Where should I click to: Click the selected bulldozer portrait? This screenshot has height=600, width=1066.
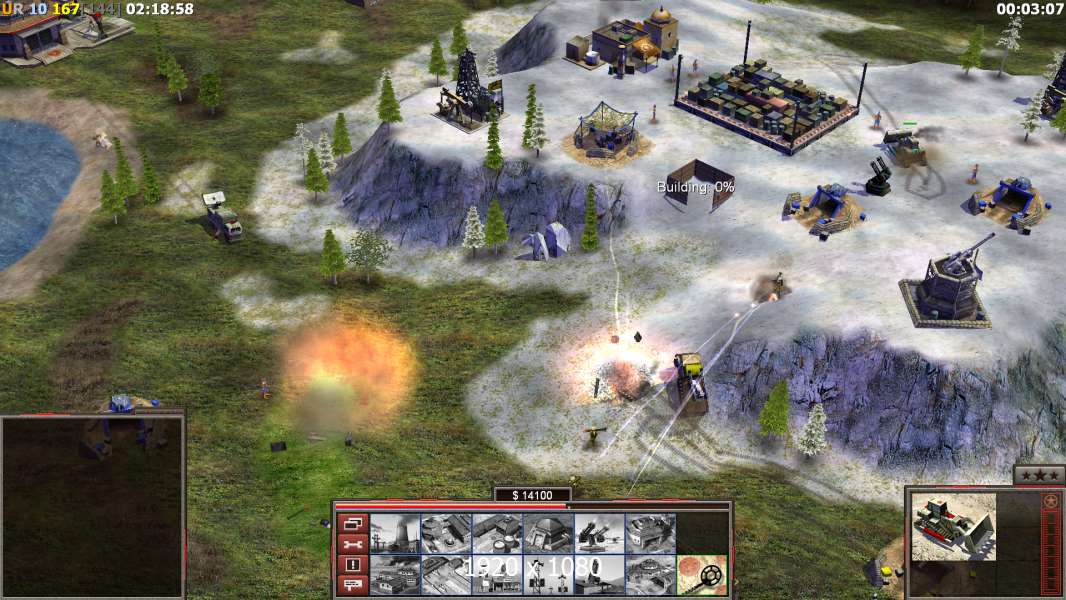[954, 526]
